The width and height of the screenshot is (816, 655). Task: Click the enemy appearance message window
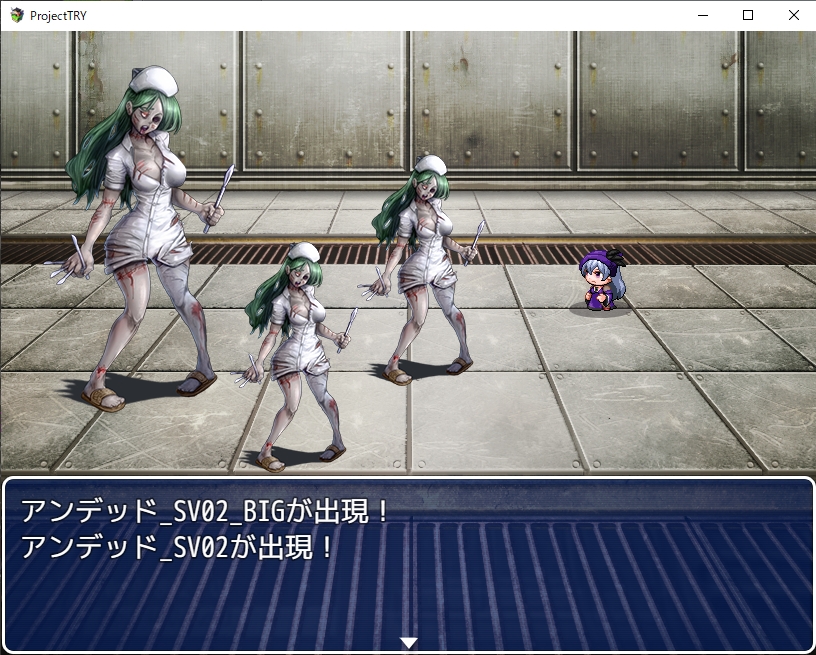click(408, 565)
